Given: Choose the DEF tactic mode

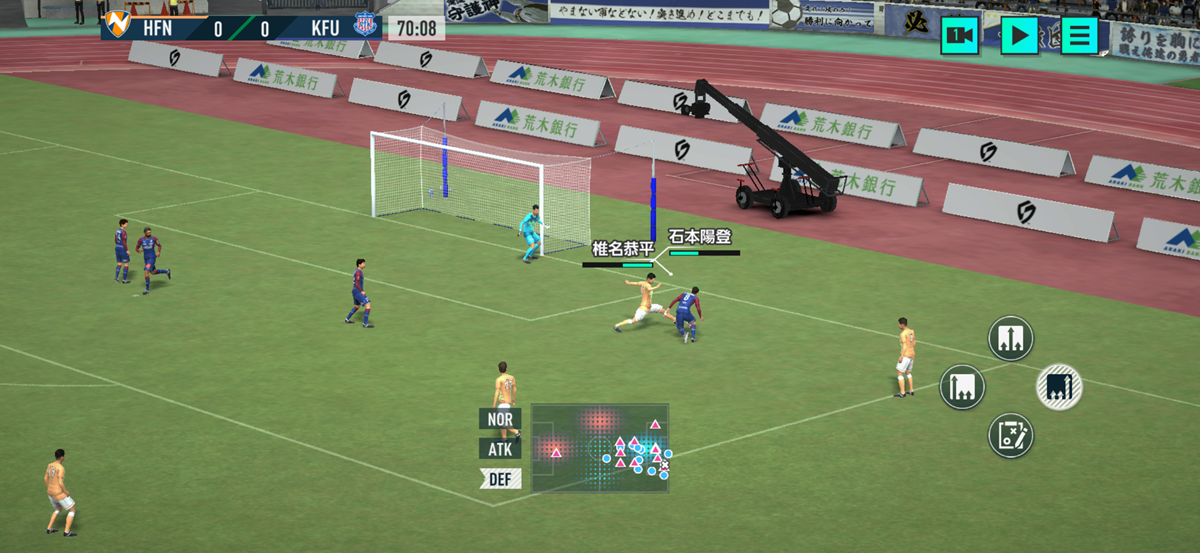Looking at the screenshot, I should 500,479.
